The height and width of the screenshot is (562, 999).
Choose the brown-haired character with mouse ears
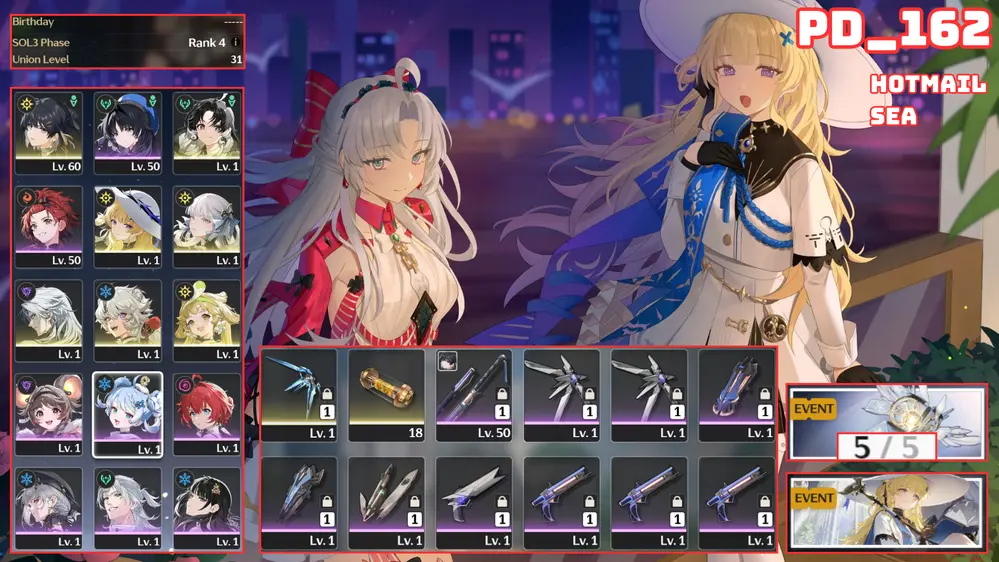tap(48, 414)
